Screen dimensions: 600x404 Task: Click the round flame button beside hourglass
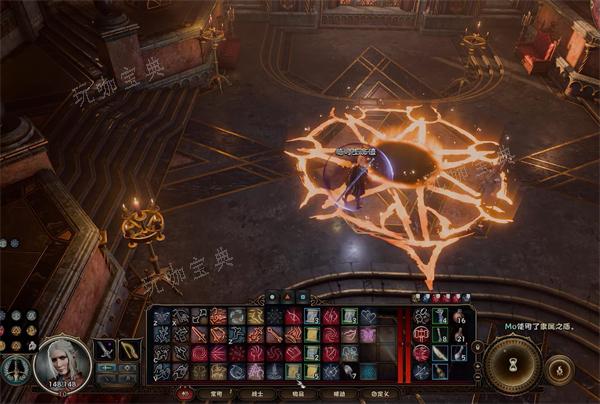(560, 367)
